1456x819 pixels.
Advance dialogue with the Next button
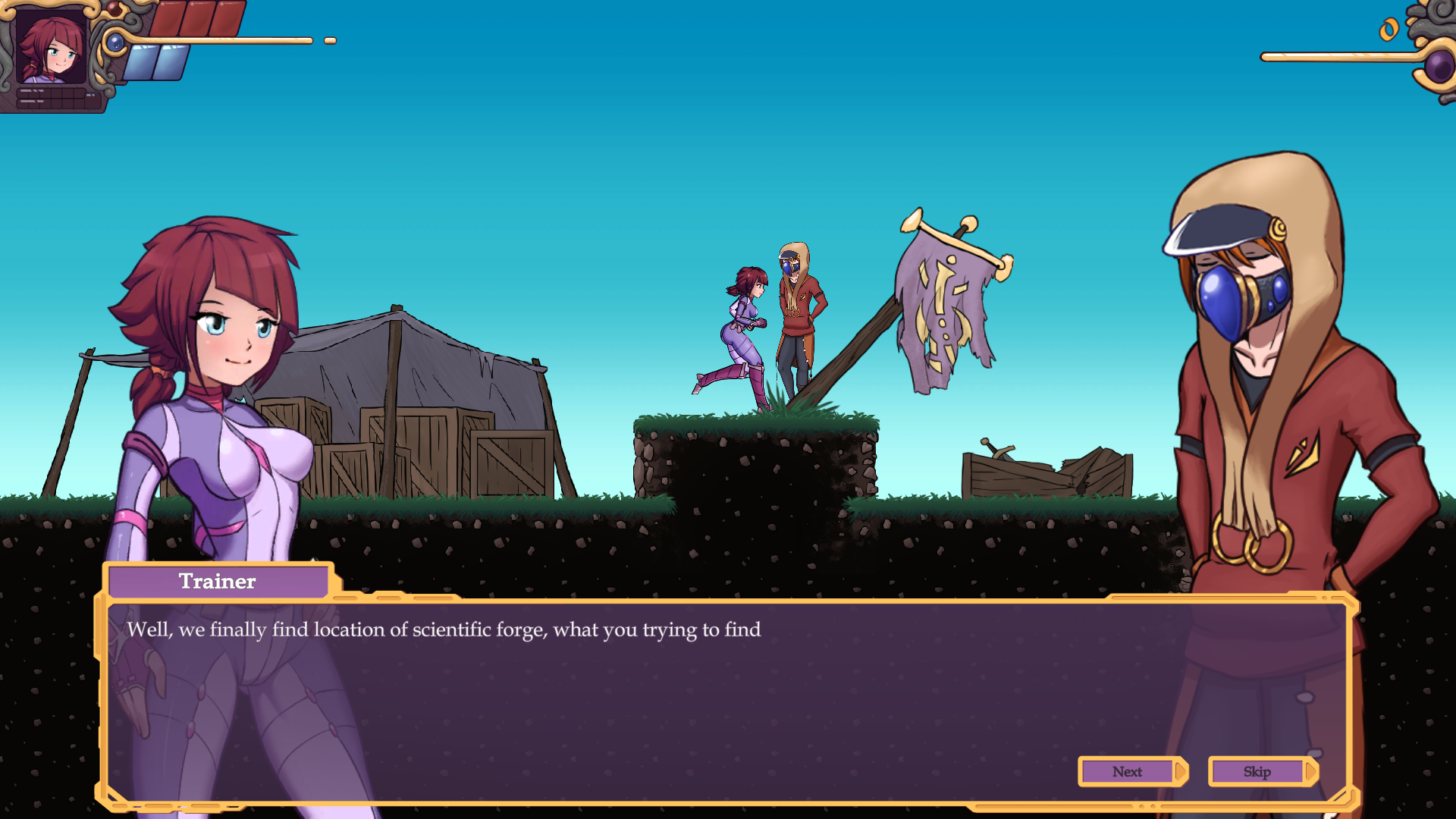pyautogui.click(x=1128, y=771)
